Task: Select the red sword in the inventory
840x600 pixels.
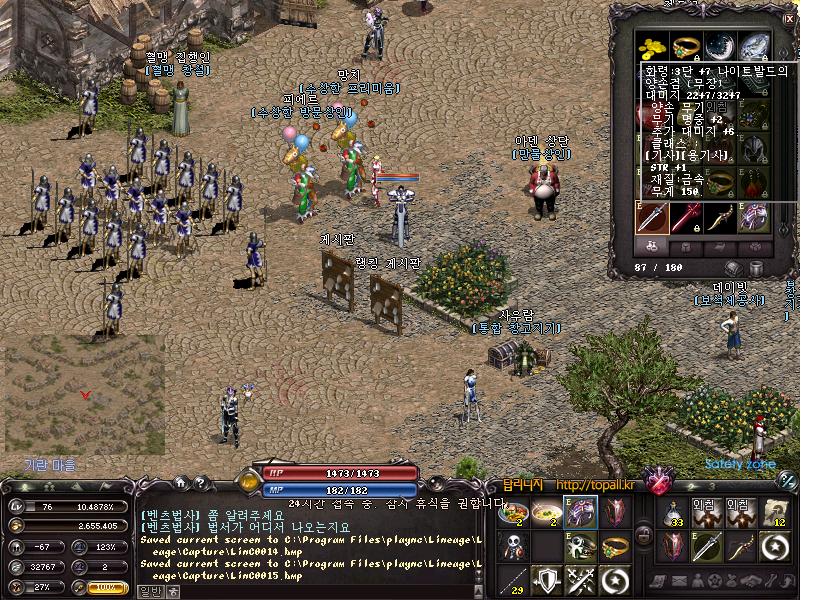Action: (686, 217)
